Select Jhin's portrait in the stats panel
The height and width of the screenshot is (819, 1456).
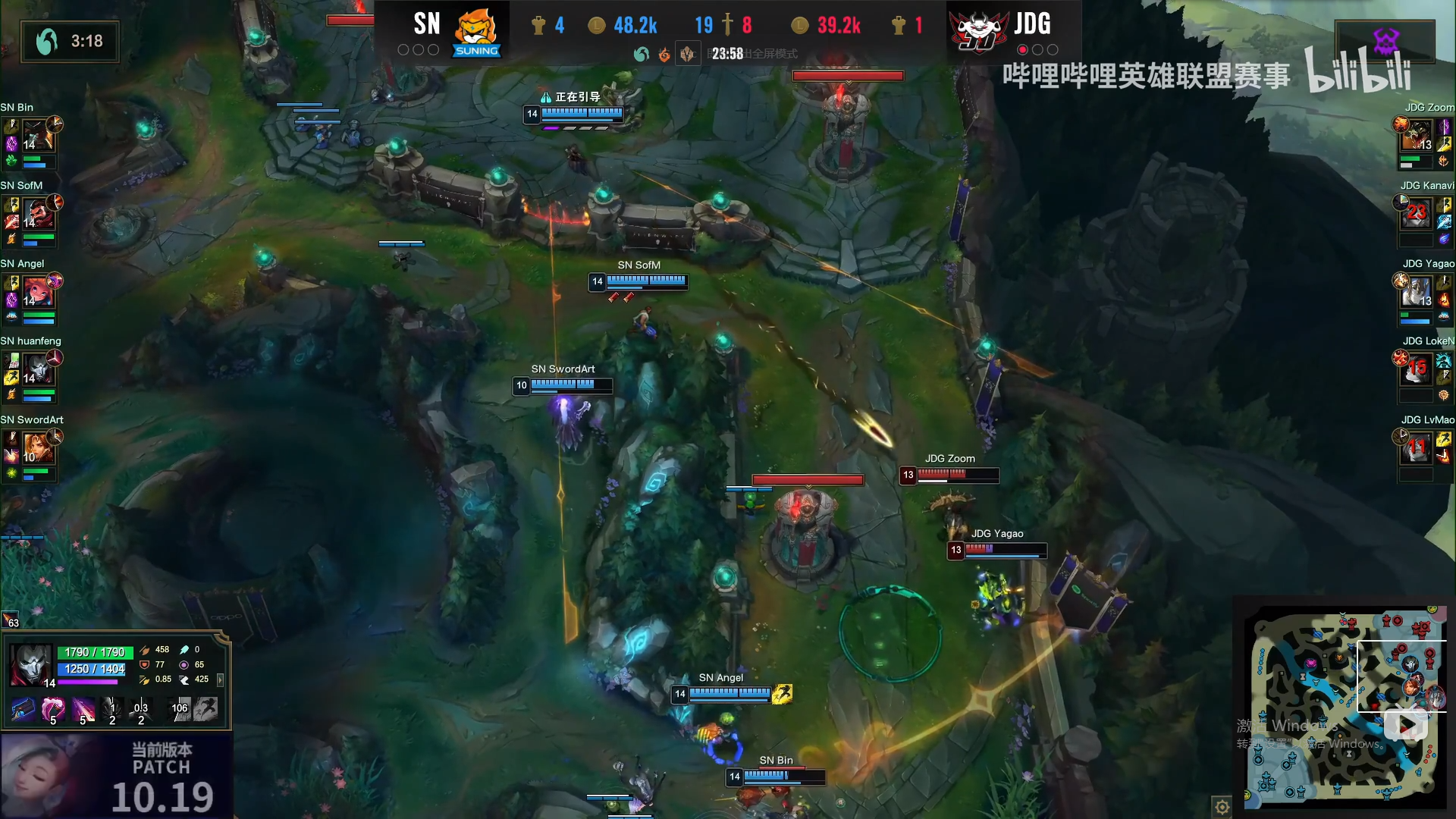pyautogui.click(x=30, y=665)
